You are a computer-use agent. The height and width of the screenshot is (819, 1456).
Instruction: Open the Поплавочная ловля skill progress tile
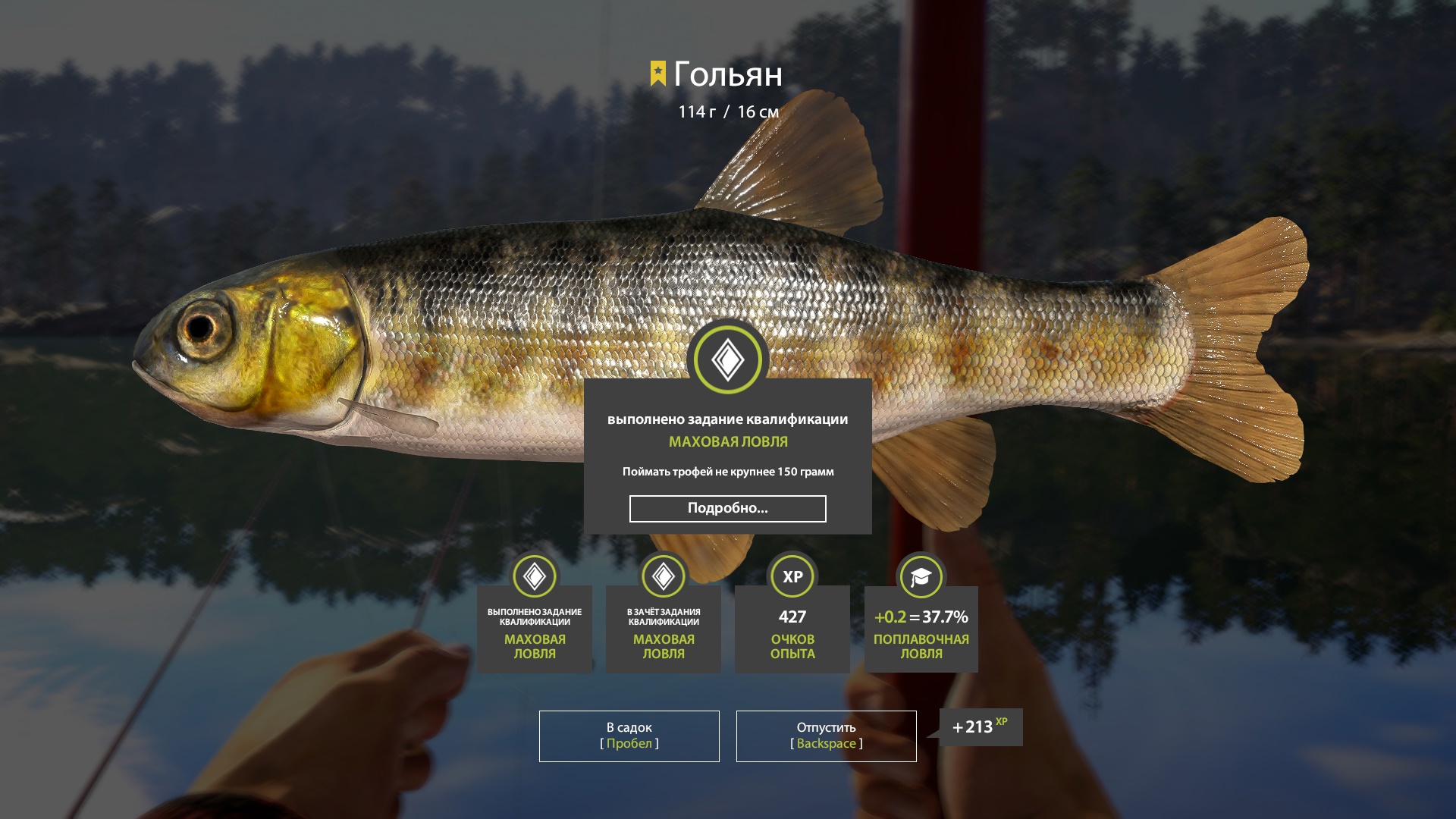pos(921,629)
